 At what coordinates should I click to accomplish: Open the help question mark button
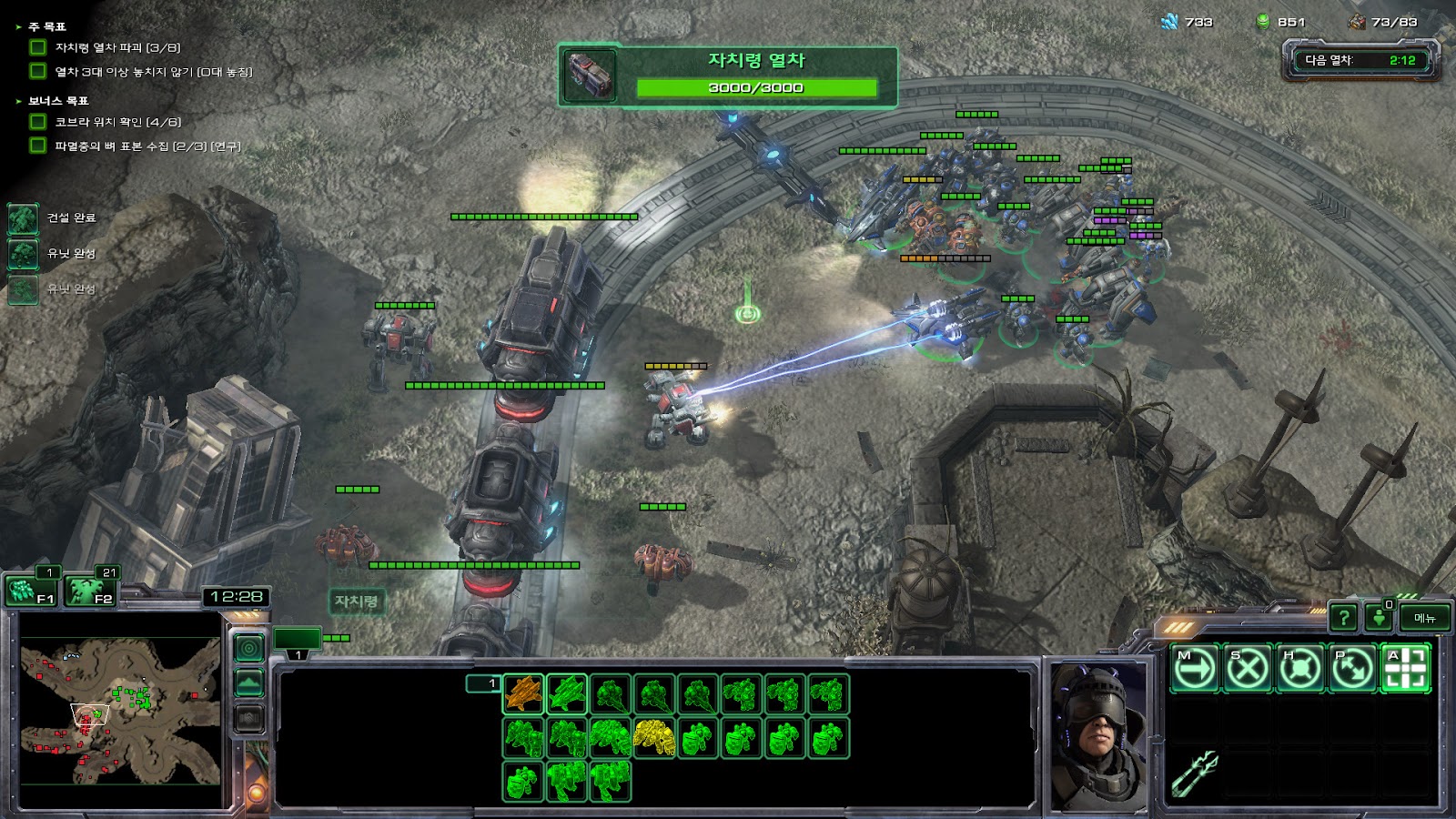pos(1343,618)
